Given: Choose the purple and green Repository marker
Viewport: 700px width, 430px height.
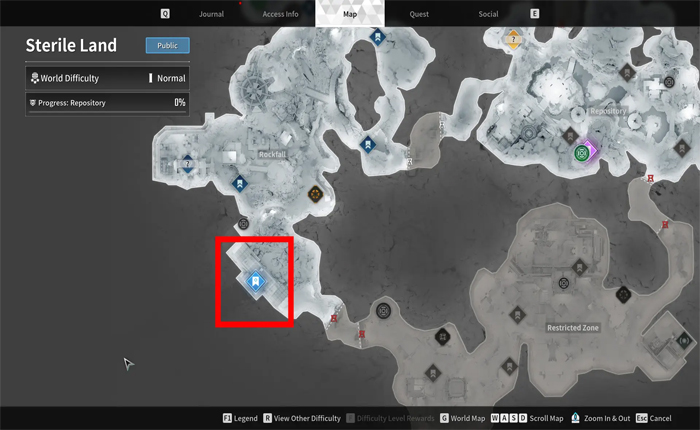Looking at the screenshot, I should click(582, 154).
